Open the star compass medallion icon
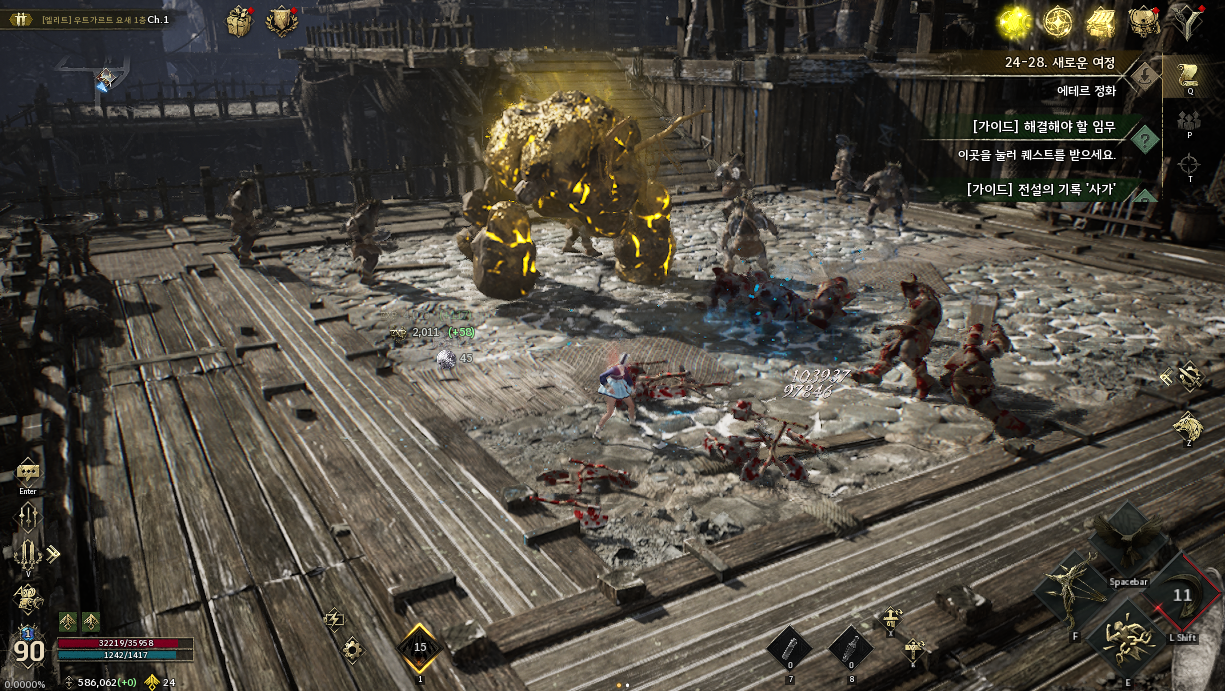Screen dimensions: 1225x691 [1058, 20]
